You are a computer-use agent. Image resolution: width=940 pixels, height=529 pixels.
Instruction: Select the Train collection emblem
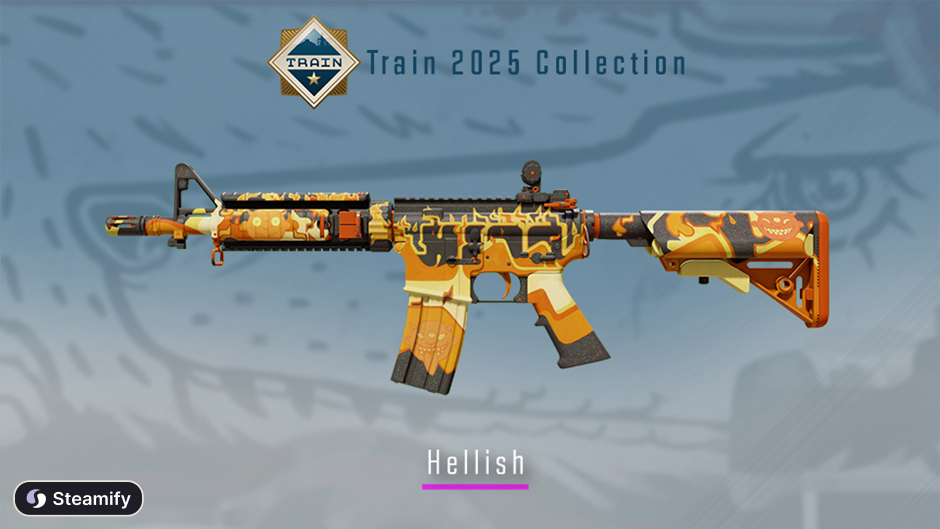[x=314, y=62]
